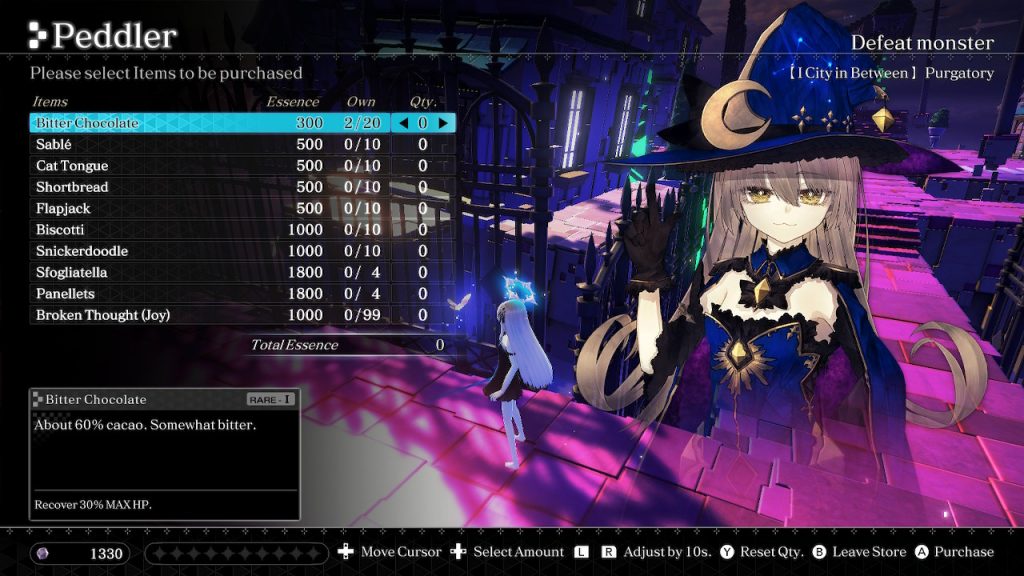Increase Bitter Chocolate quantity with right arrow
Screen dimensions: 1024x576
[x=442, y=123]
